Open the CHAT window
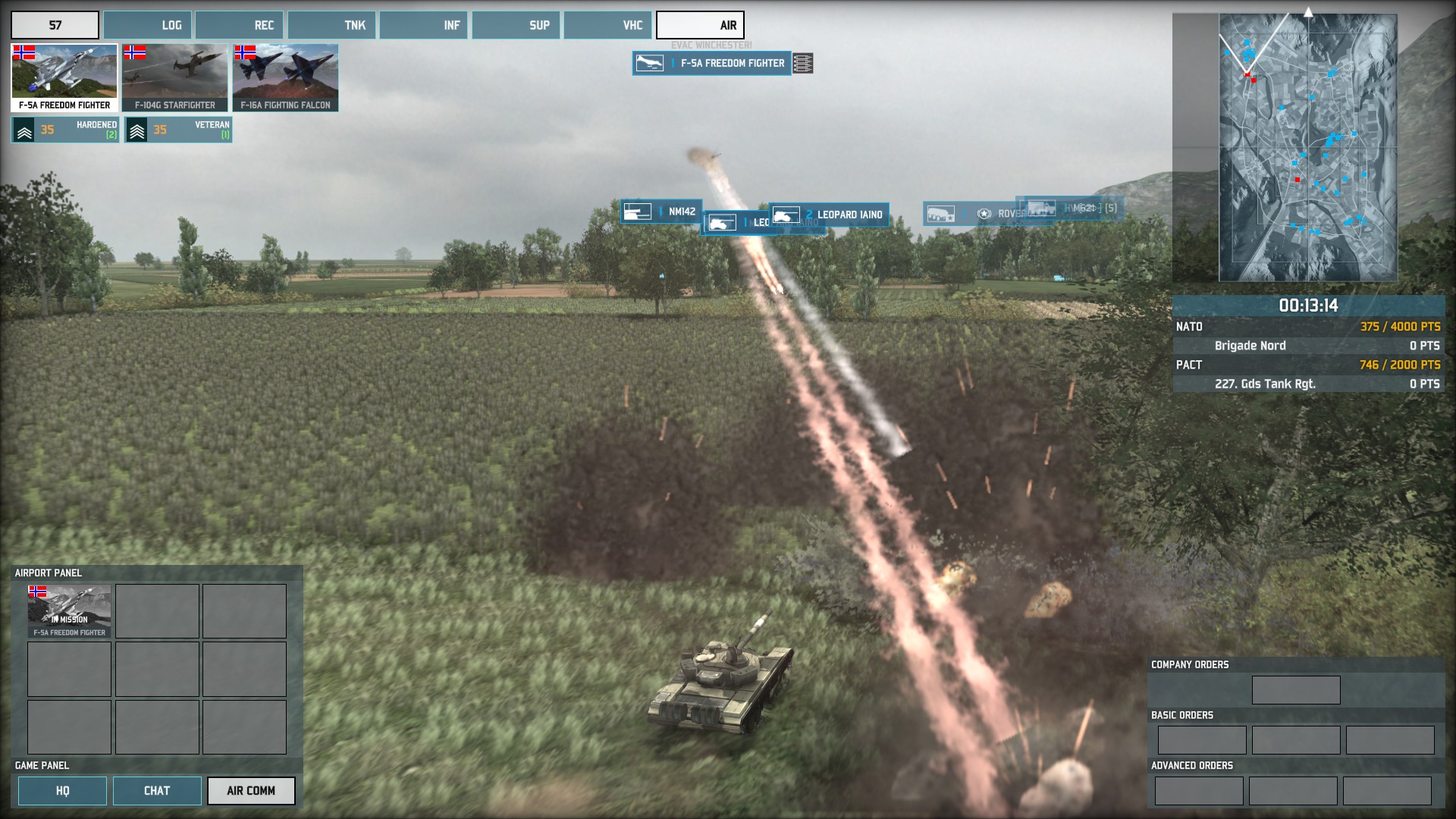The width and height of the screenshot is (1456, 819). (x=157, y=791)
